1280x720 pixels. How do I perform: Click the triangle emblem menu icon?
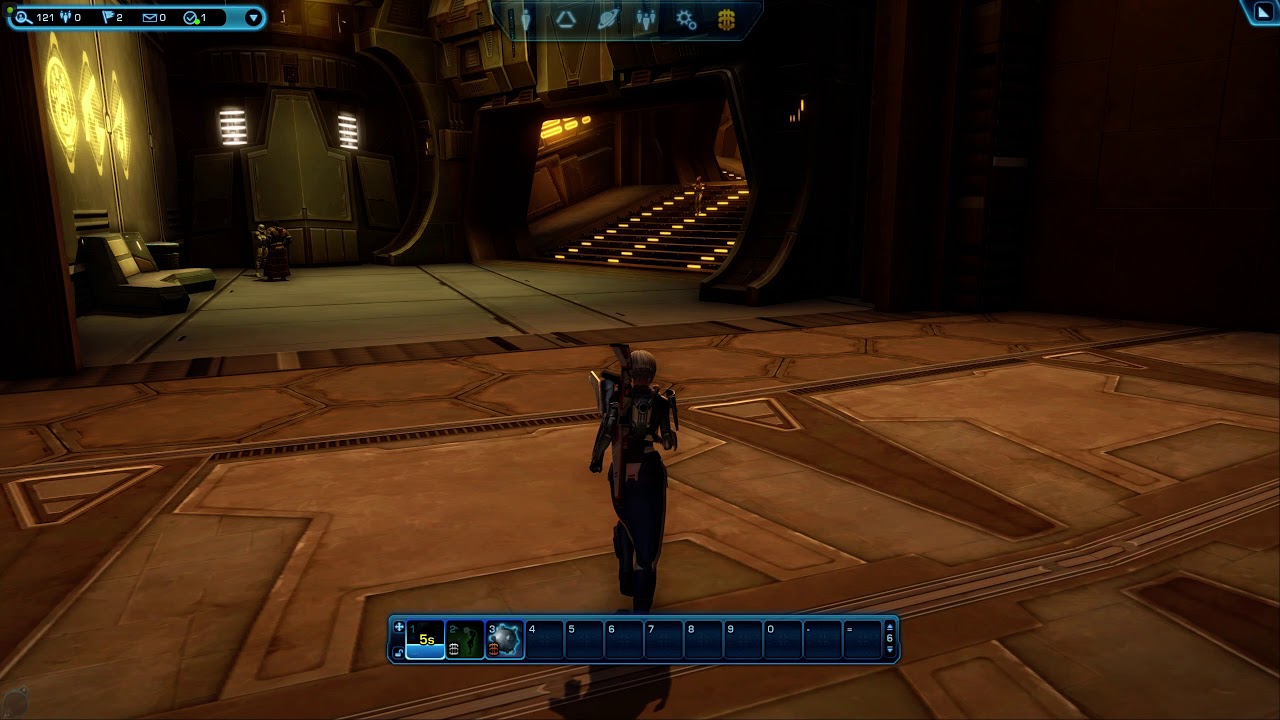point(566,20)
